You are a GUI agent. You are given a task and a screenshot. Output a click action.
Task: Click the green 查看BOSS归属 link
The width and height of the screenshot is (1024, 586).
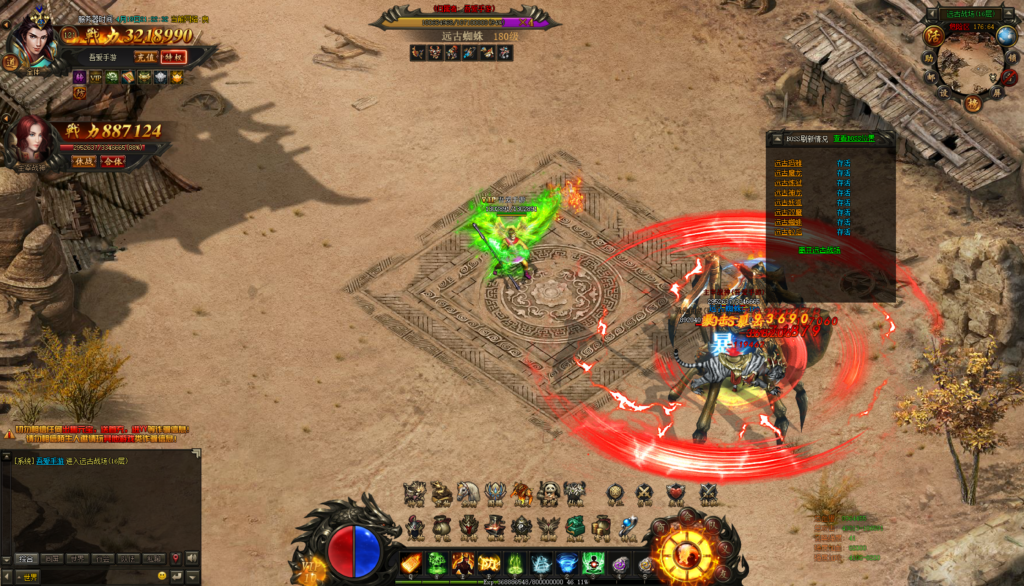pyautogui.click(x=854, y=138)
